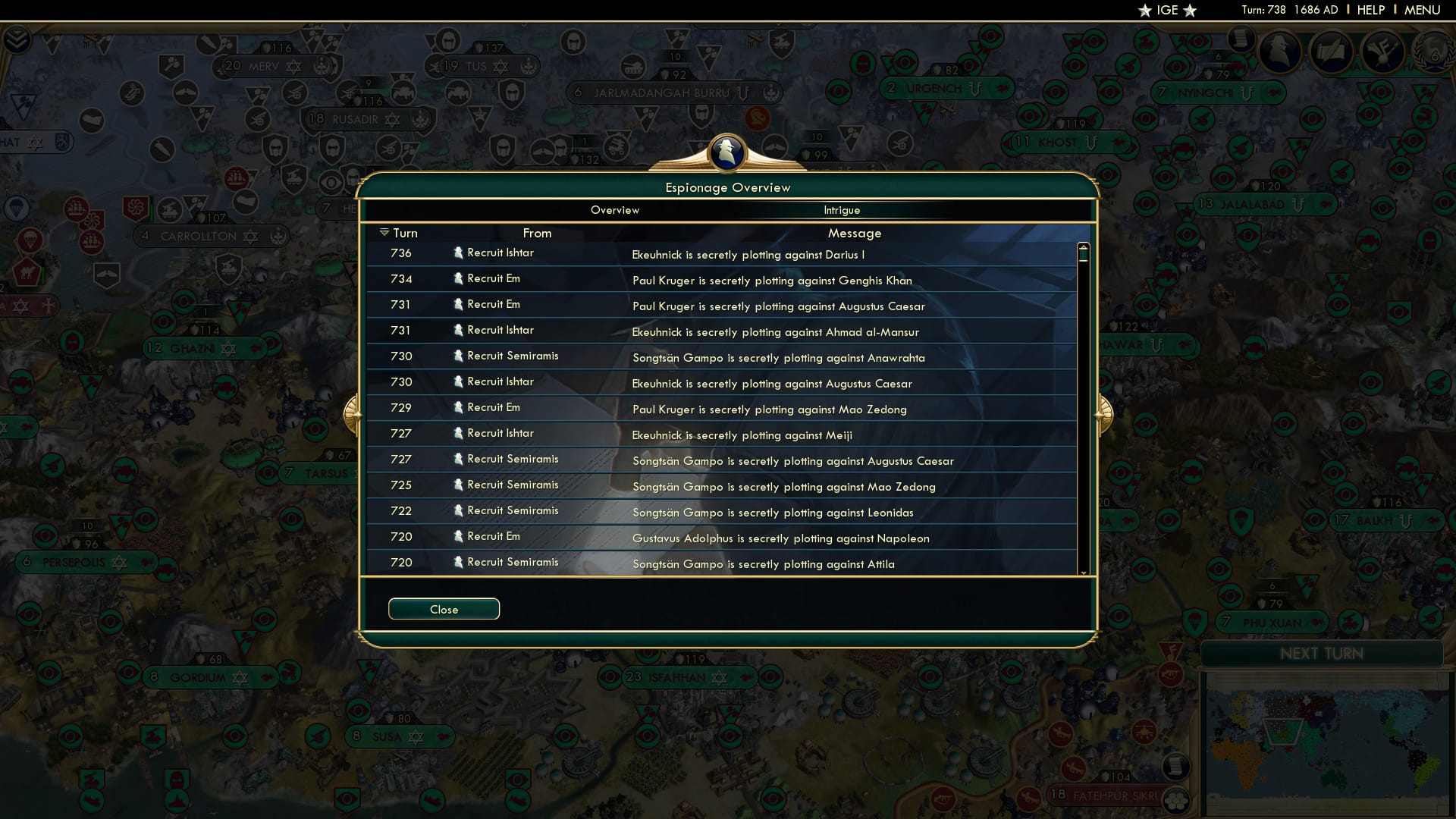The image size is (1456, 819).
Task: Click the spy icon next to Recruit Em on turn 734
Action: [x=459, y=278]
